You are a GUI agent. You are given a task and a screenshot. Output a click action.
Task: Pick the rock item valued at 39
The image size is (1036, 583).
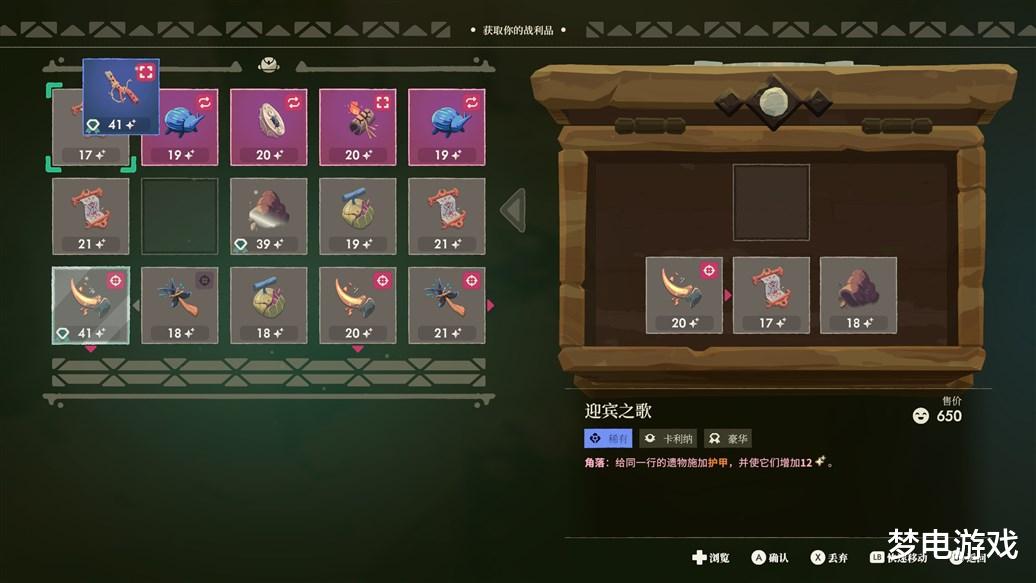pyautogui.click(x=268, y=216)
